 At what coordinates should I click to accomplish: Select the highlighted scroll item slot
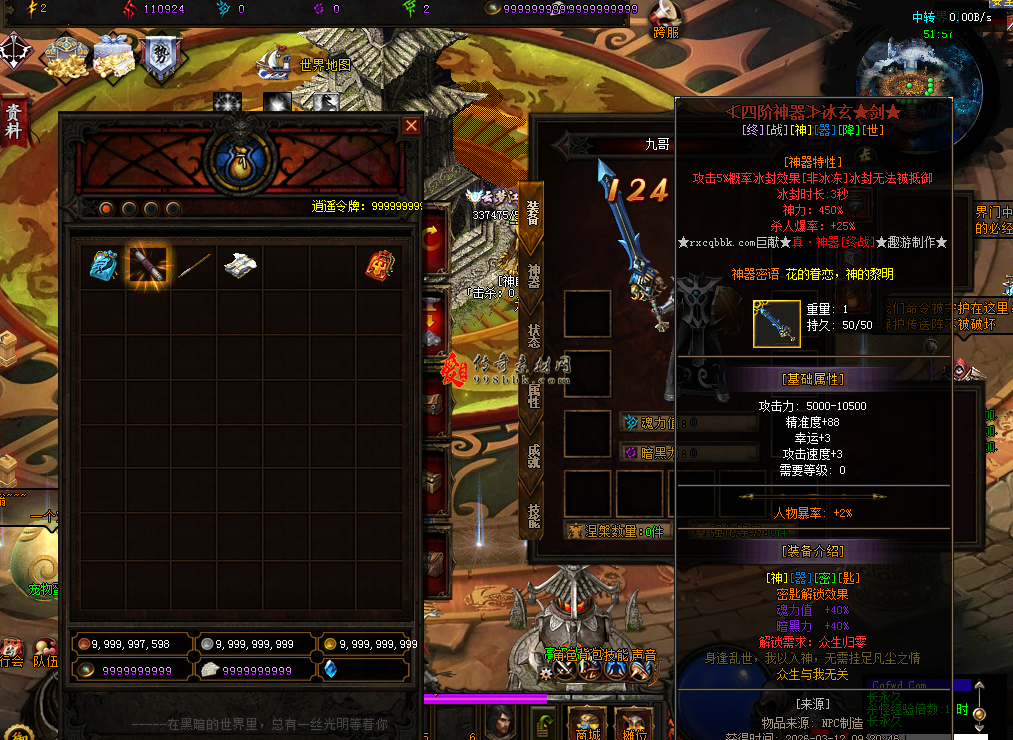pos(148,266)
